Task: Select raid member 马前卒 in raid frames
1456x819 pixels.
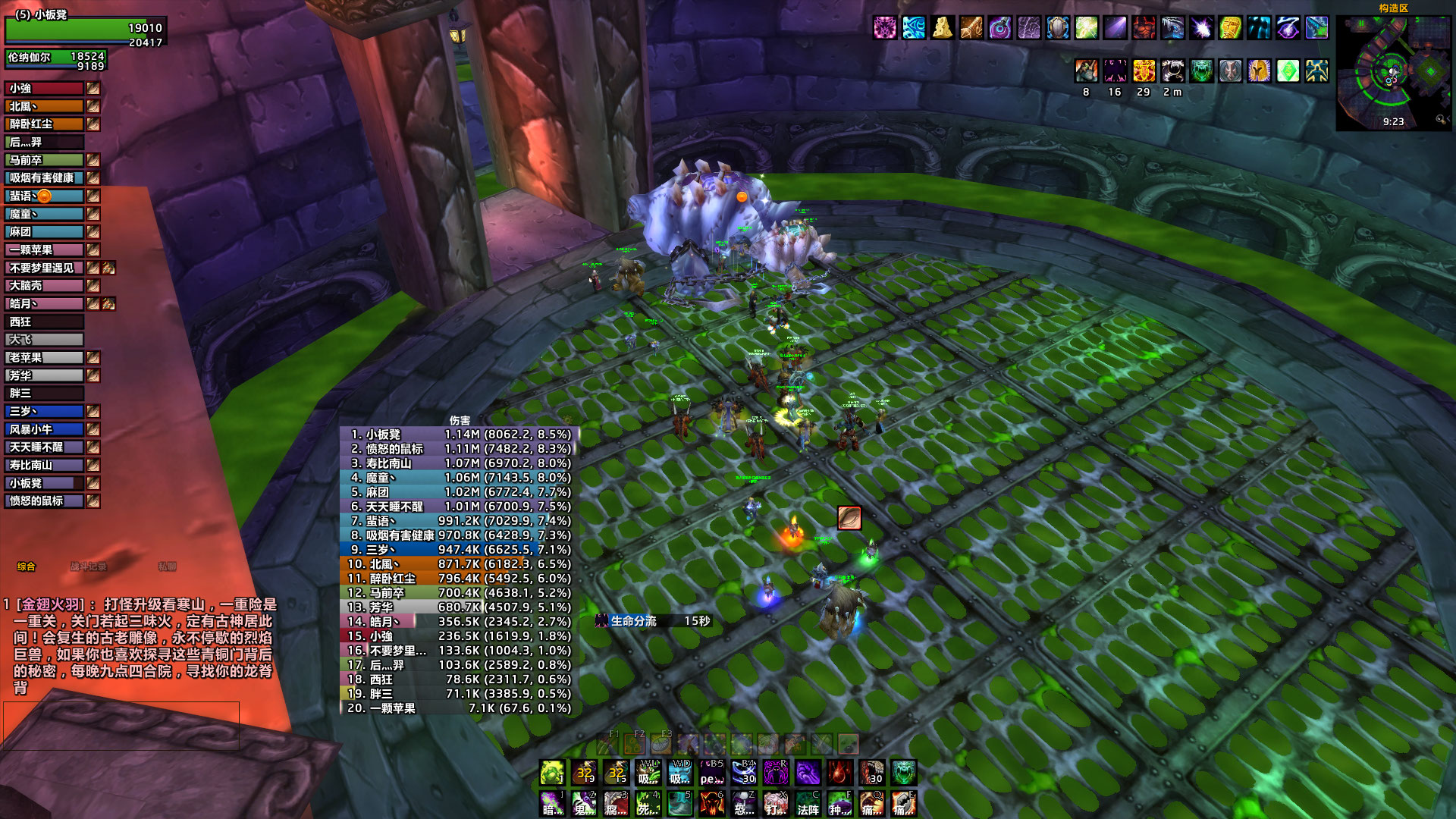Action: (x=44, y=160)
